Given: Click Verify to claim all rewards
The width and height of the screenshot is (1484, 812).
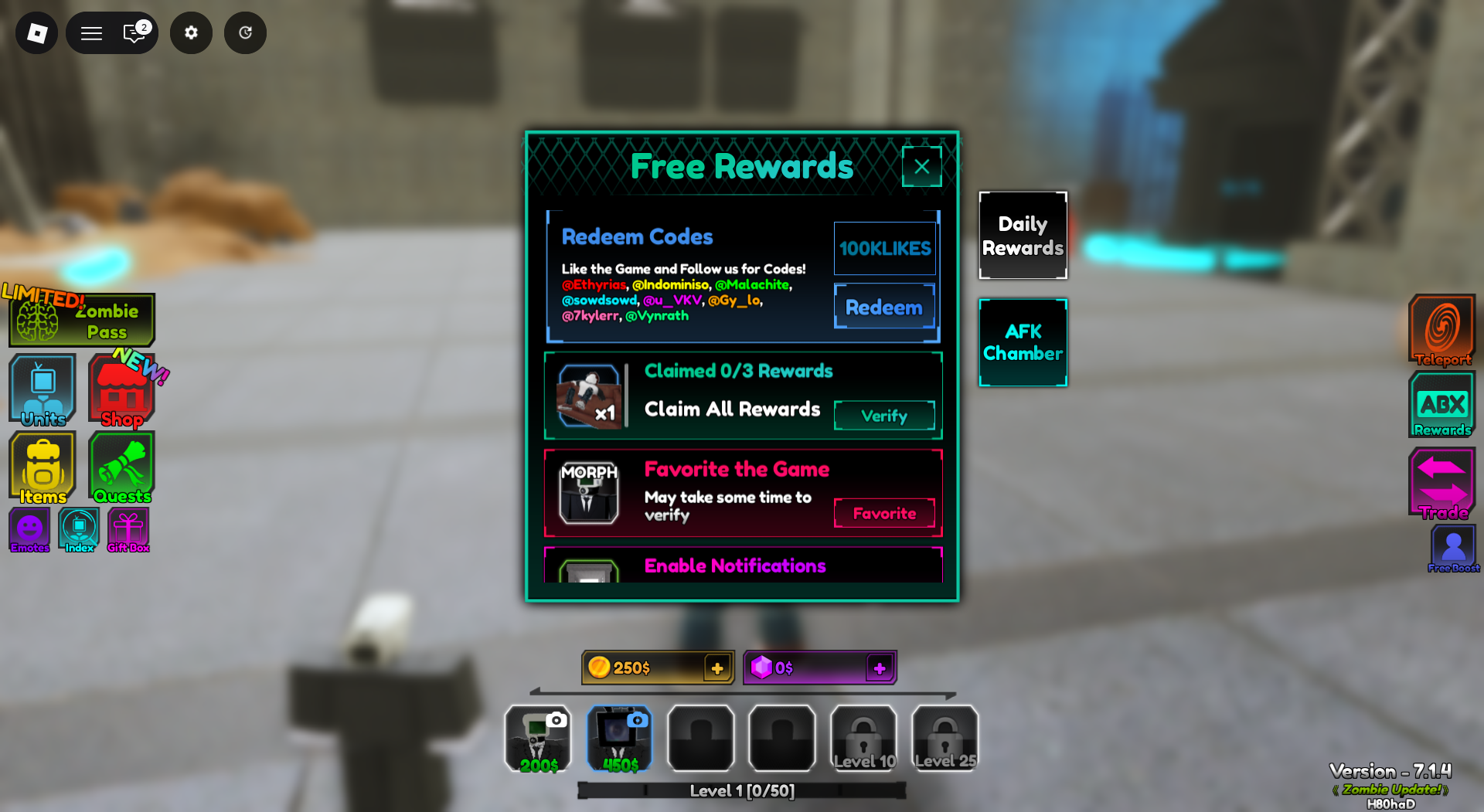Looking at the screenshot, I should click(x=884, y=416).
